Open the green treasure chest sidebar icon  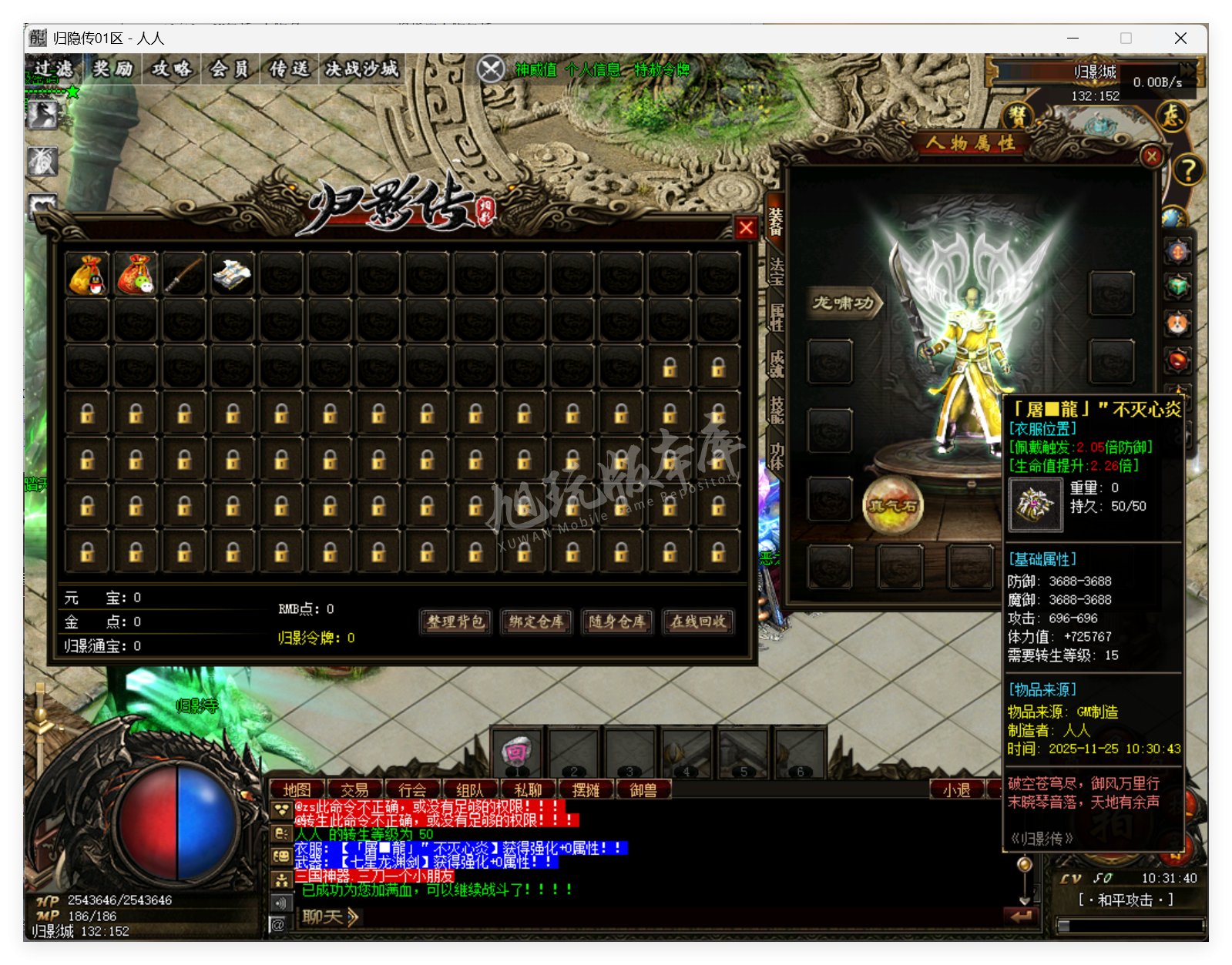coord(1177,285)
